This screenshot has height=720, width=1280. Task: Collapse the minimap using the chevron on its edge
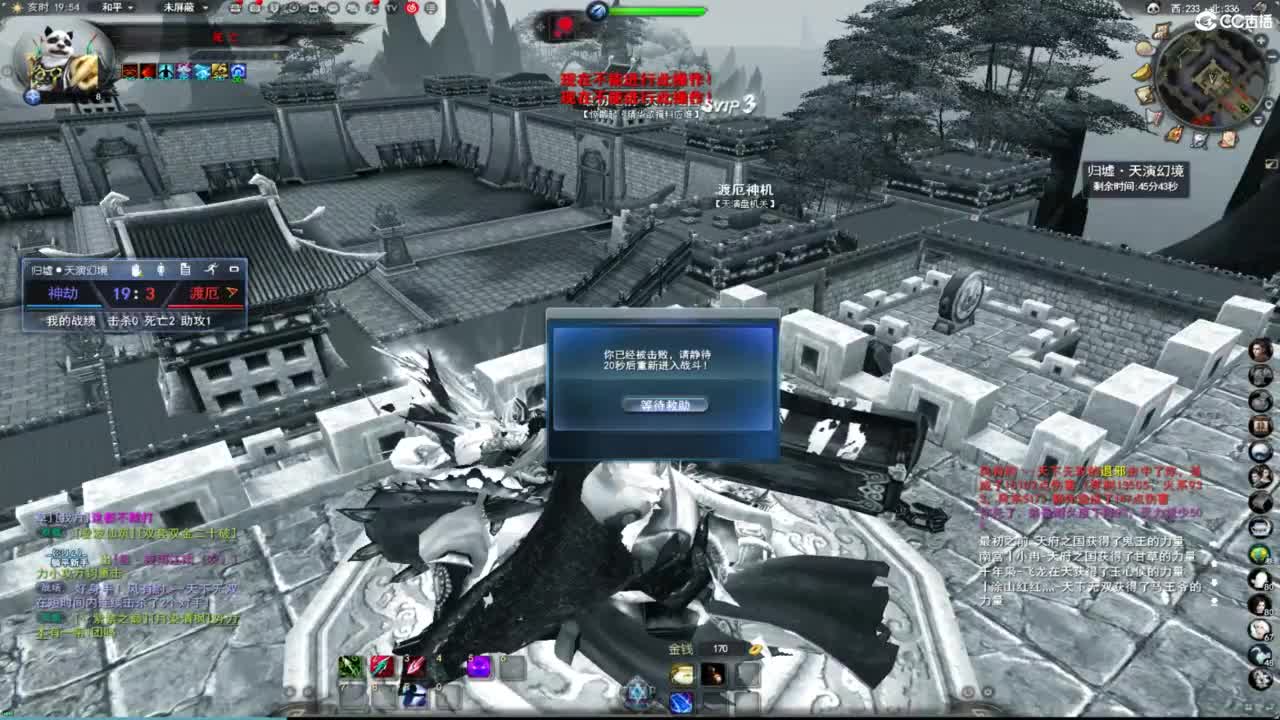(x=1258, y=119)
